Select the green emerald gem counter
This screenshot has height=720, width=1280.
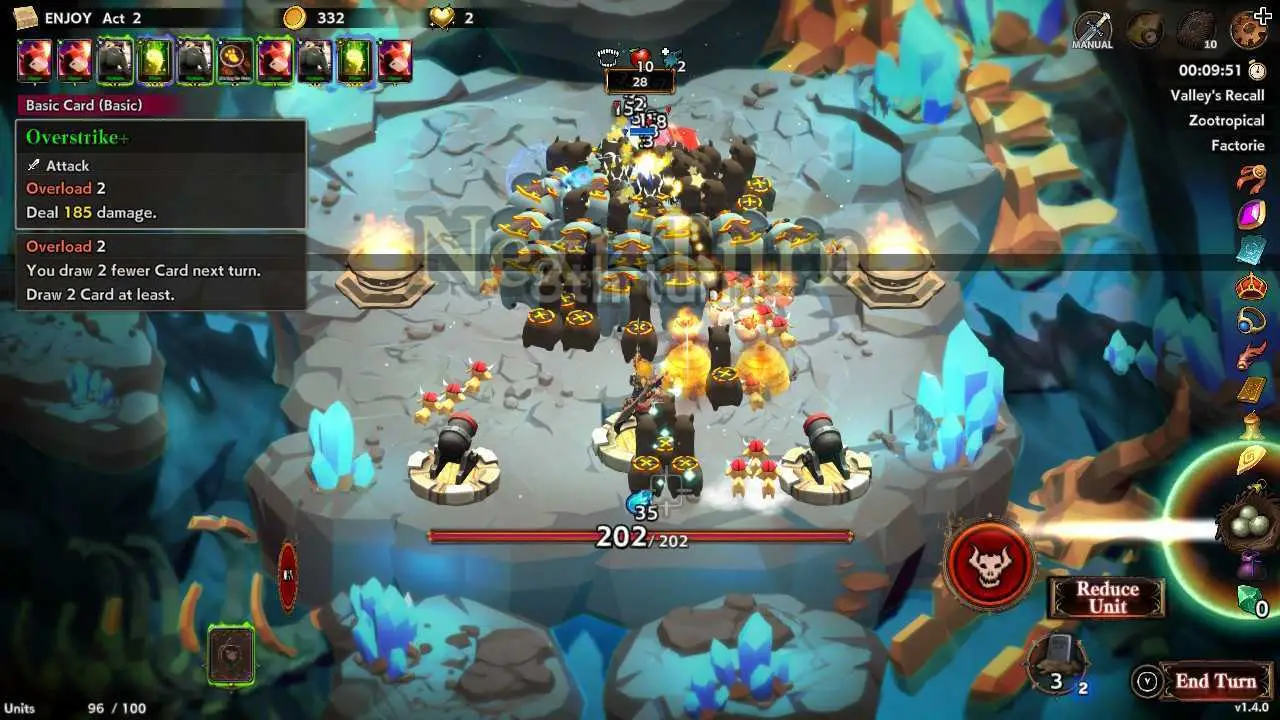(x=1250, y=600)
